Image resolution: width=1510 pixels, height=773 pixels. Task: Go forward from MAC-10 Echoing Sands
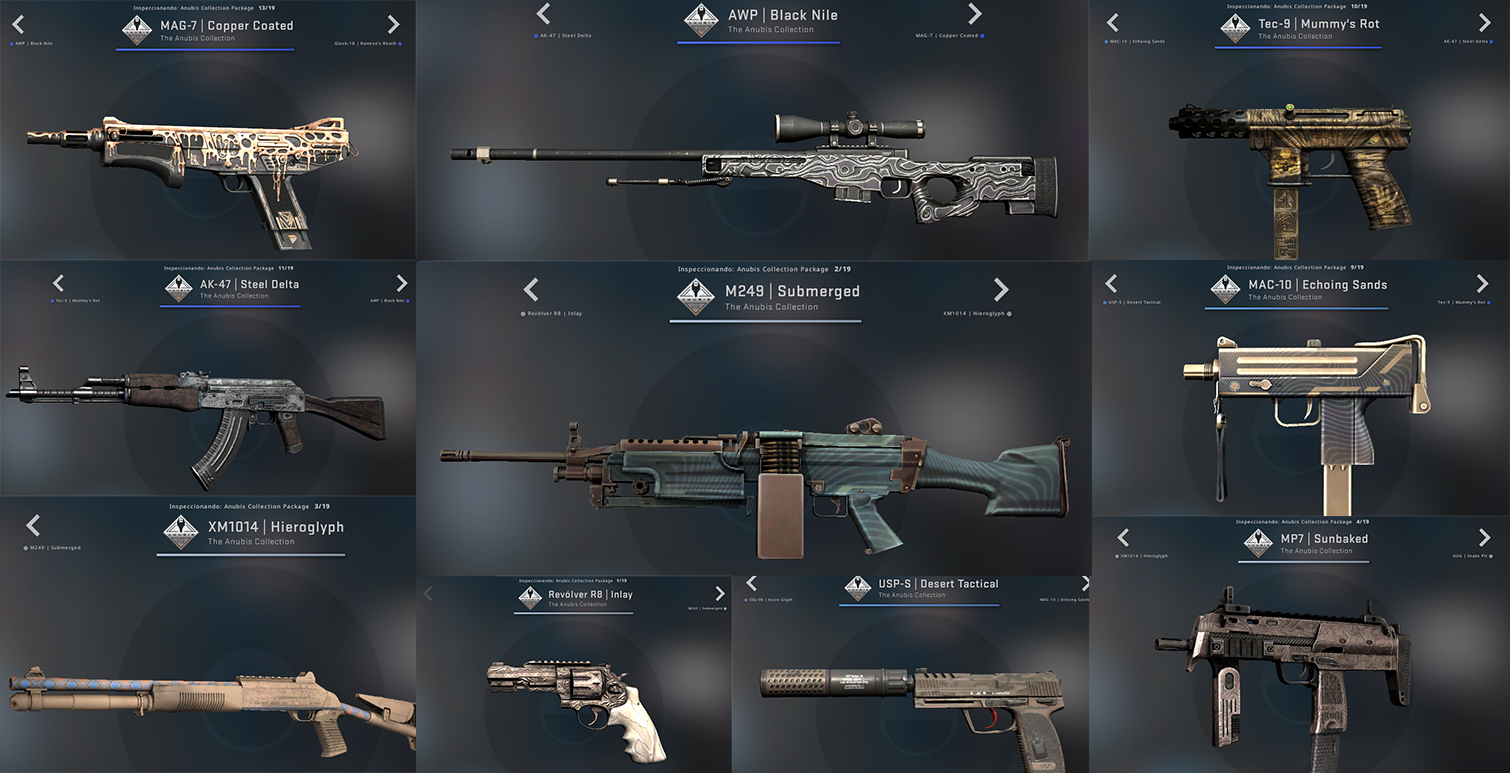(1483, 284)
